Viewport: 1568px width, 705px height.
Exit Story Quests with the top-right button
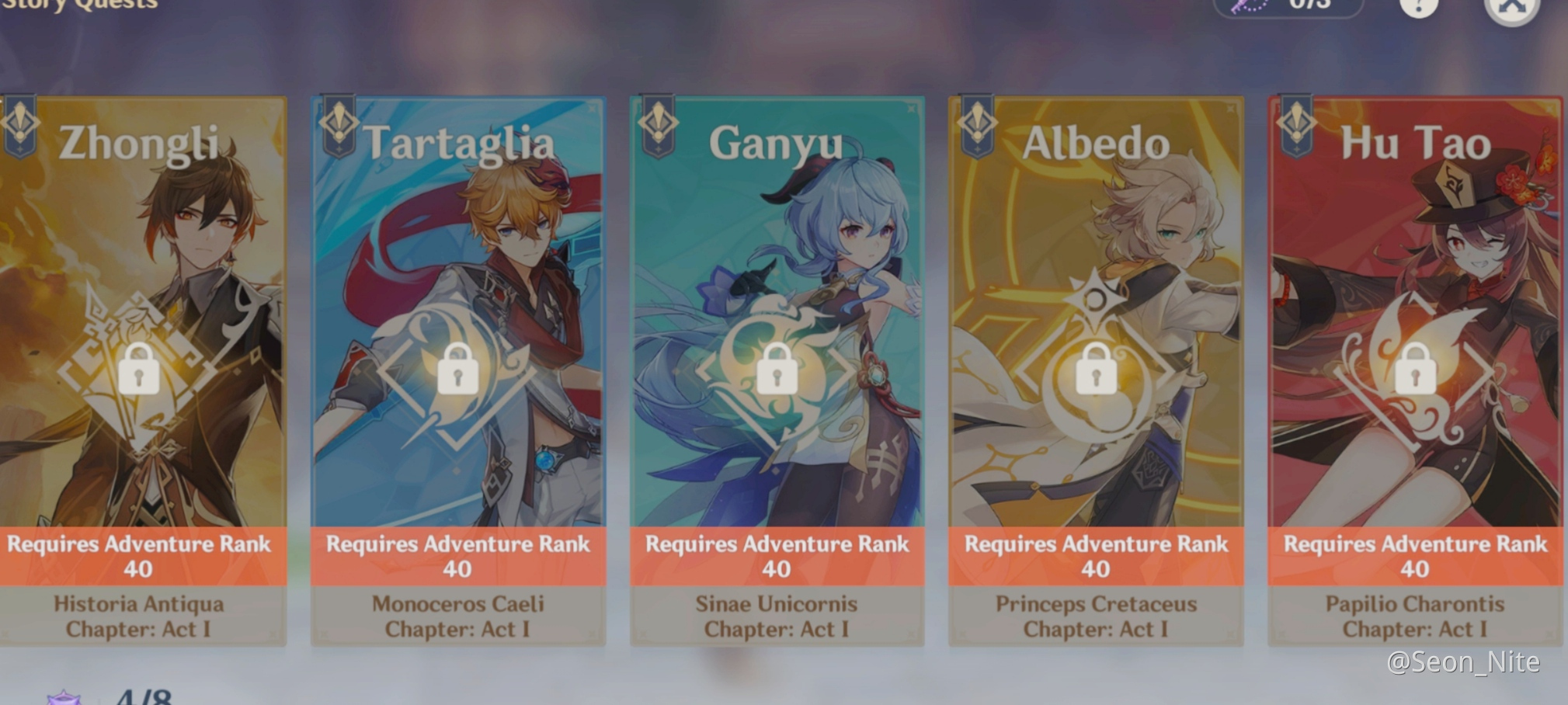(1511, 8)
